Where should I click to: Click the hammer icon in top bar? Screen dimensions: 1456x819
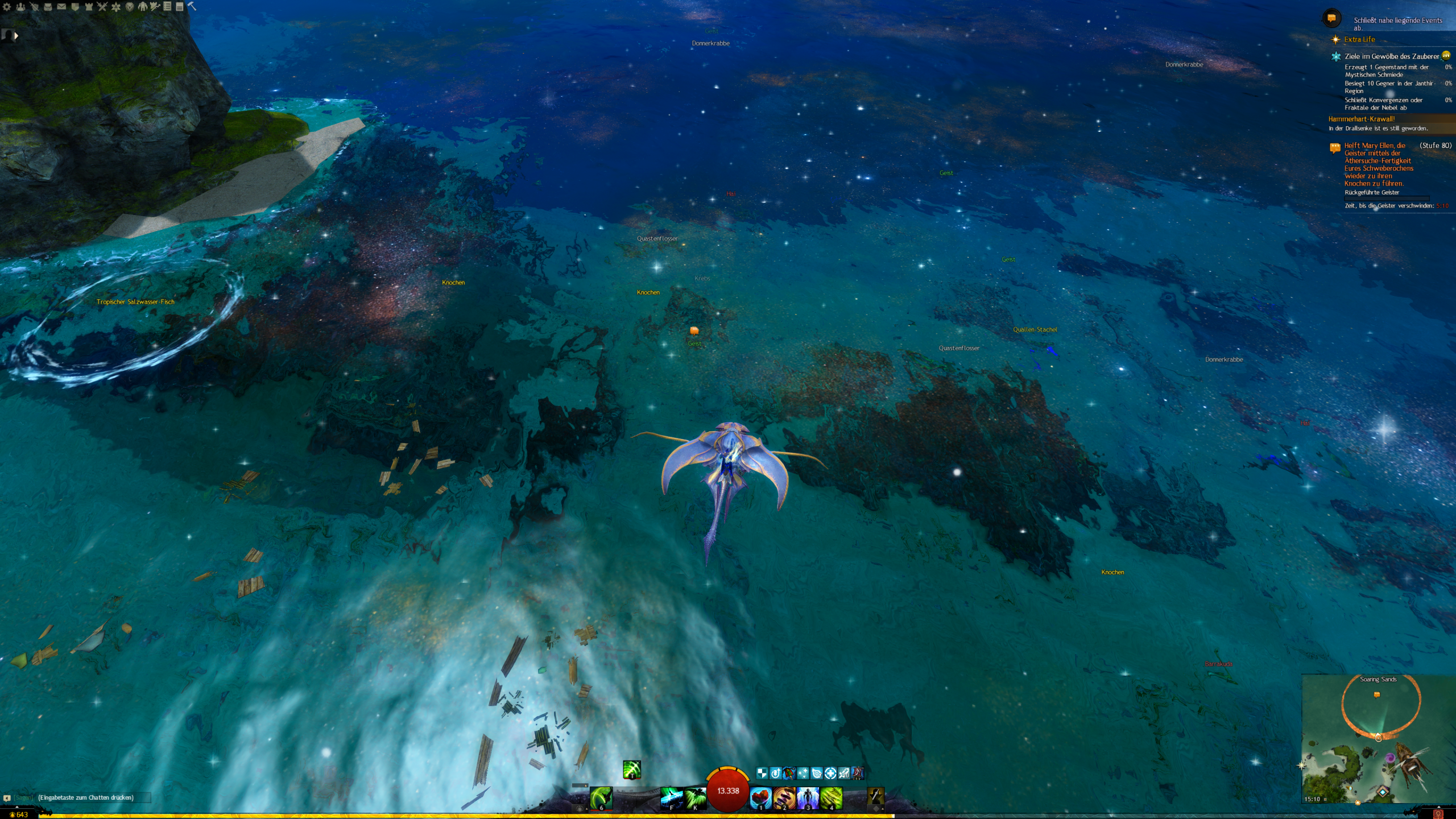click(192, 6)
